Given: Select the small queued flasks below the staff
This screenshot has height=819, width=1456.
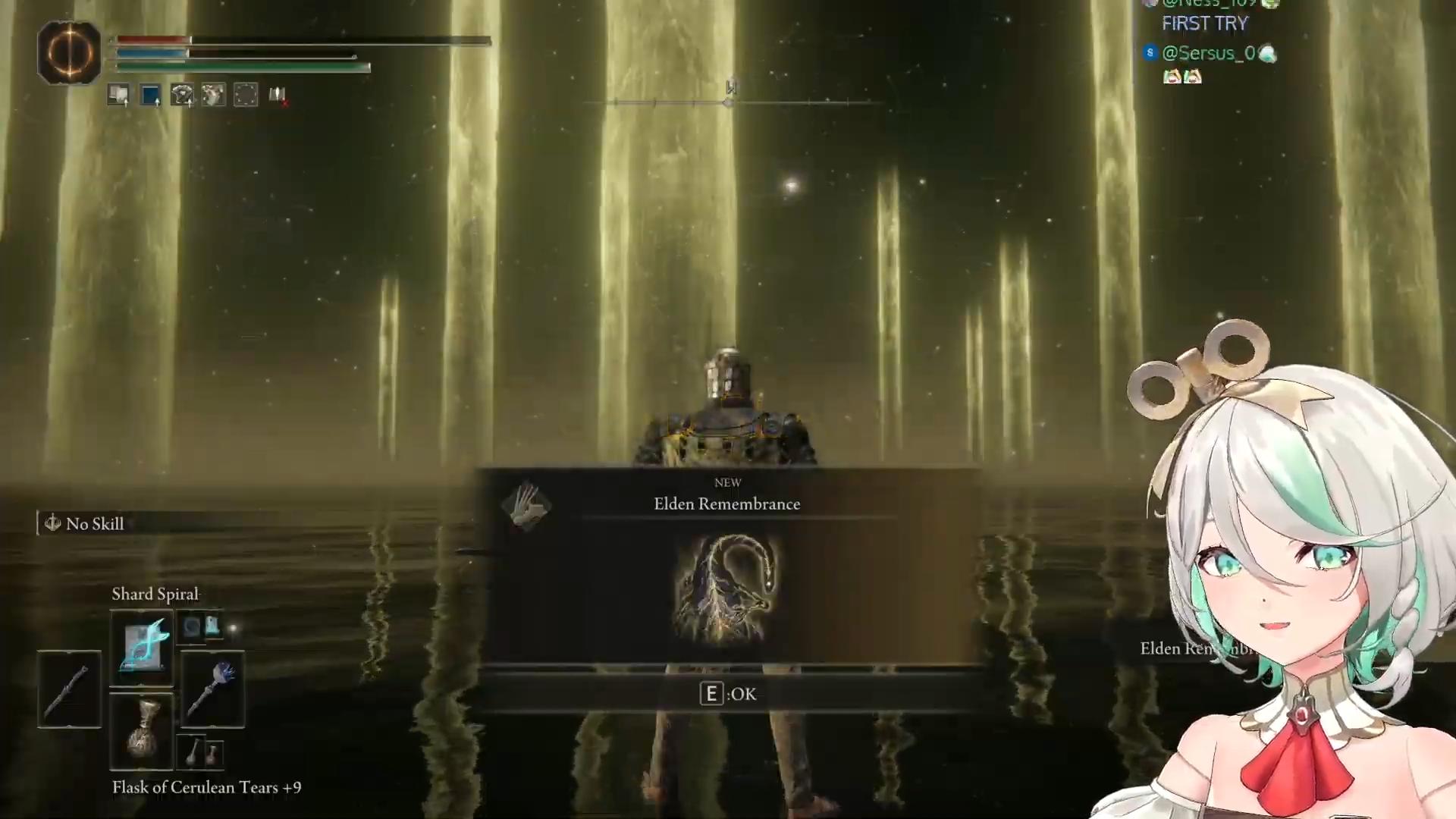Looking at the screenshot, I should 201,752.
